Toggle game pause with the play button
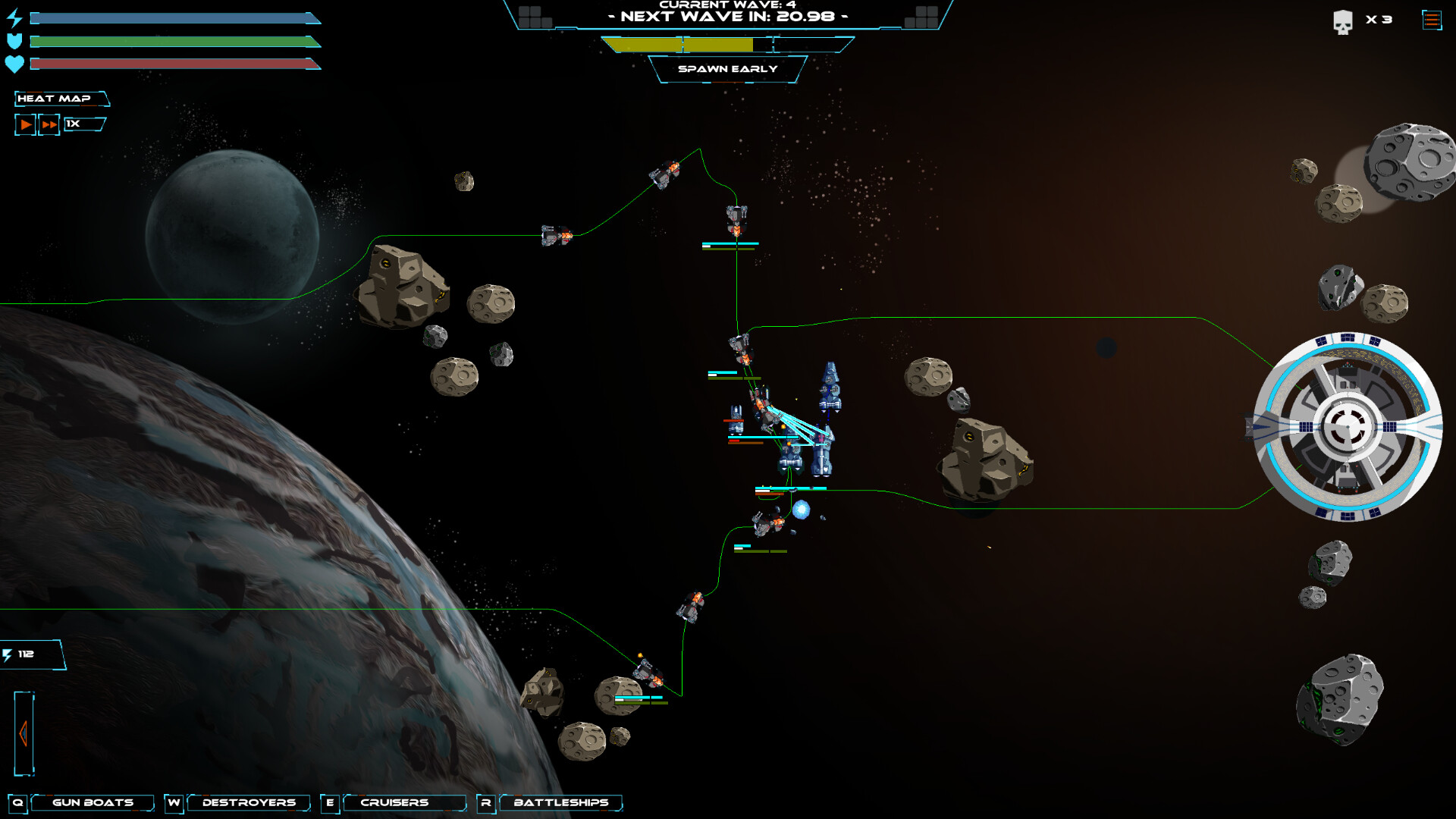This screenshot has width=1456, height=819. 24,124
